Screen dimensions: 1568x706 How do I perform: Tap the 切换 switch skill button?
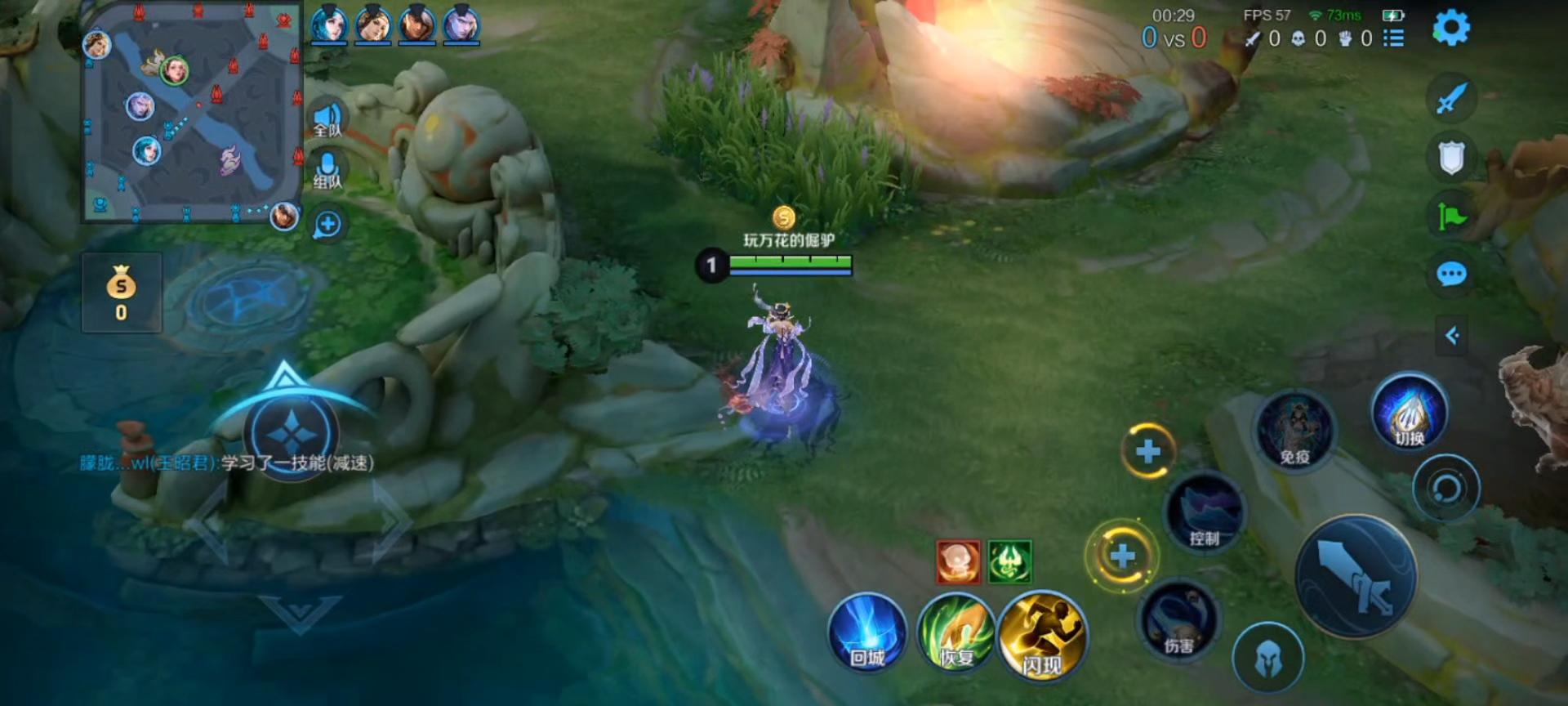point(1409,413)
